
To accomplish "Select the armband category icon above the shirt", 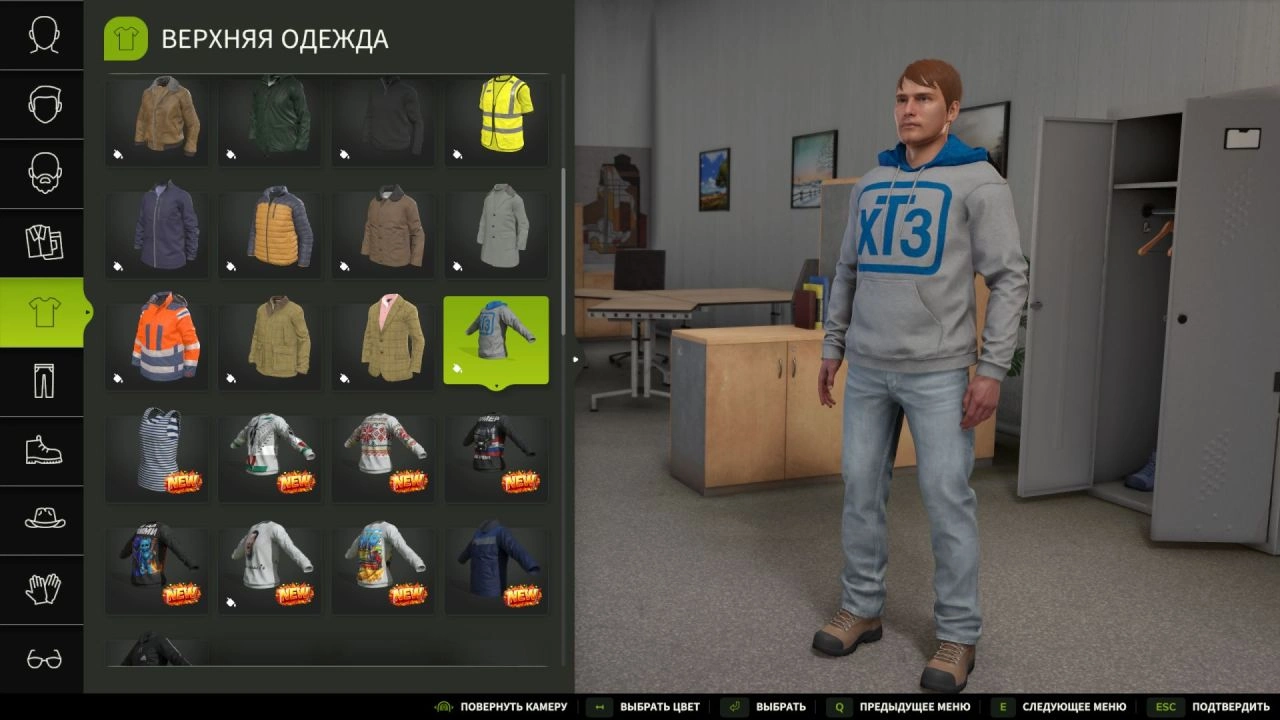I will click(42, 242).
